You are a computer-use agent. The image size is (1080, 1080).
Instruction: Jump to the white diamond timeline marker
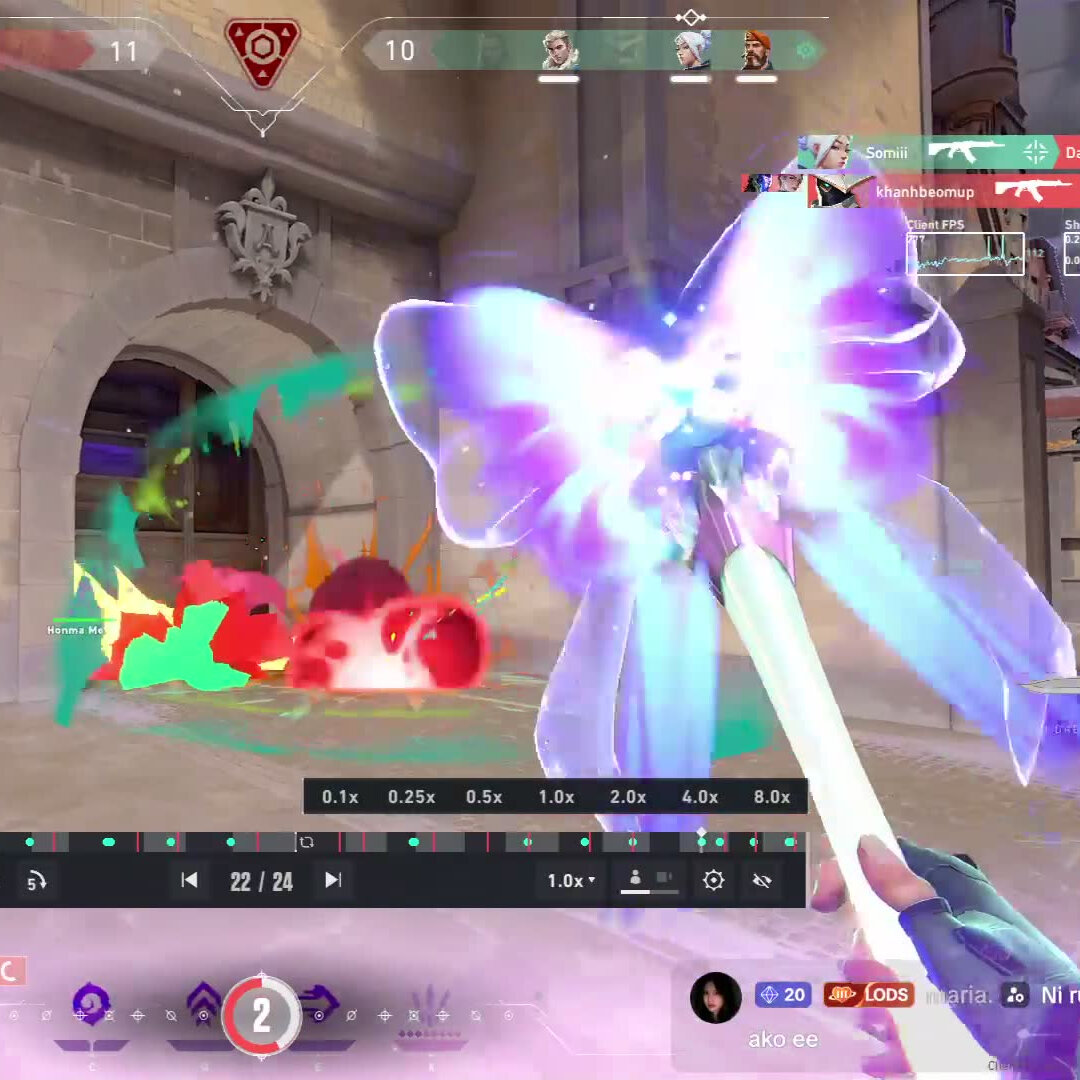[701, 832]
